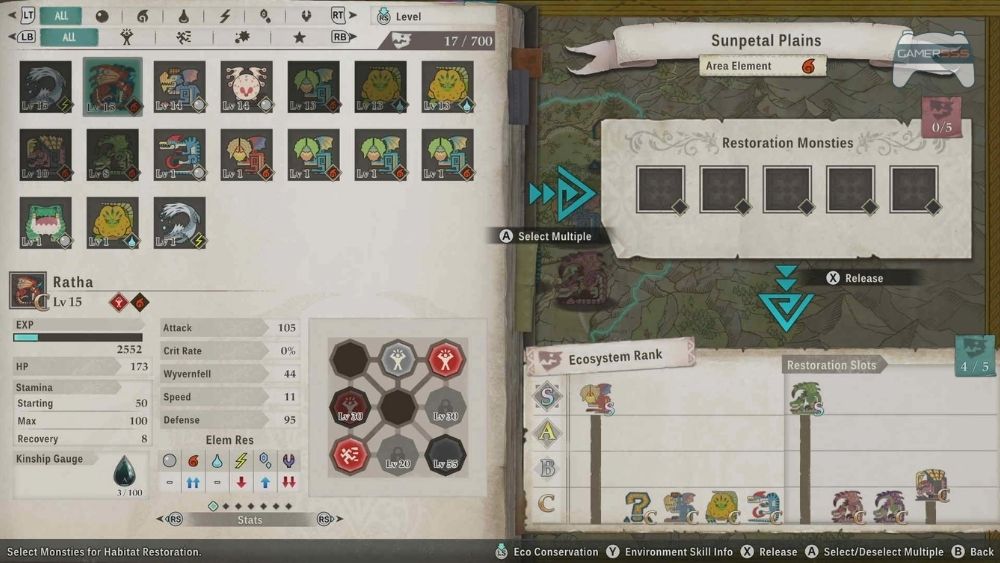The width and height of the screenshot is (1000, 563).
Task: Select the highlighted Lv 15 Ratha monstie
Action: [112, 86]
